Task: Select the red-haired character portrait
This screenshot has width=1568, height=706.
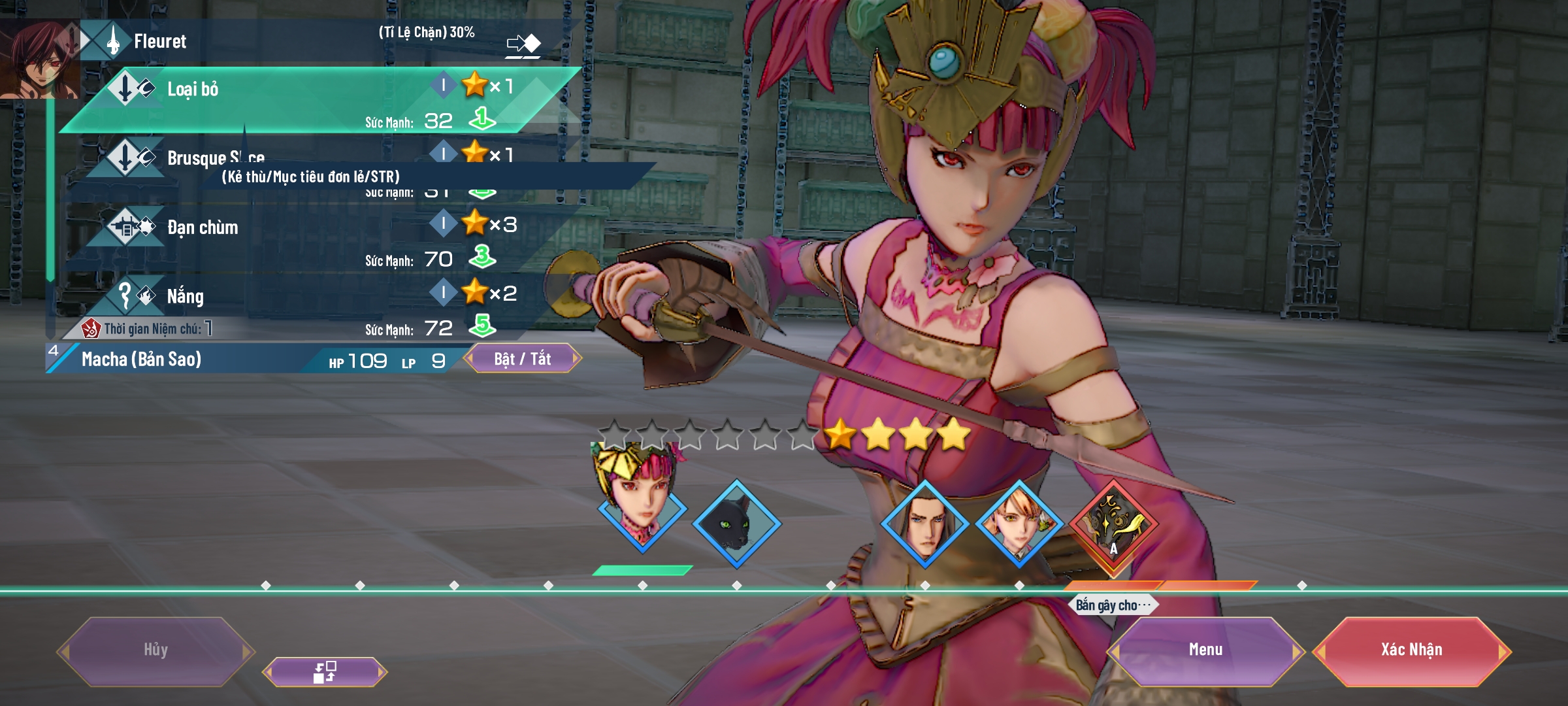Action: tap(39, 60)
